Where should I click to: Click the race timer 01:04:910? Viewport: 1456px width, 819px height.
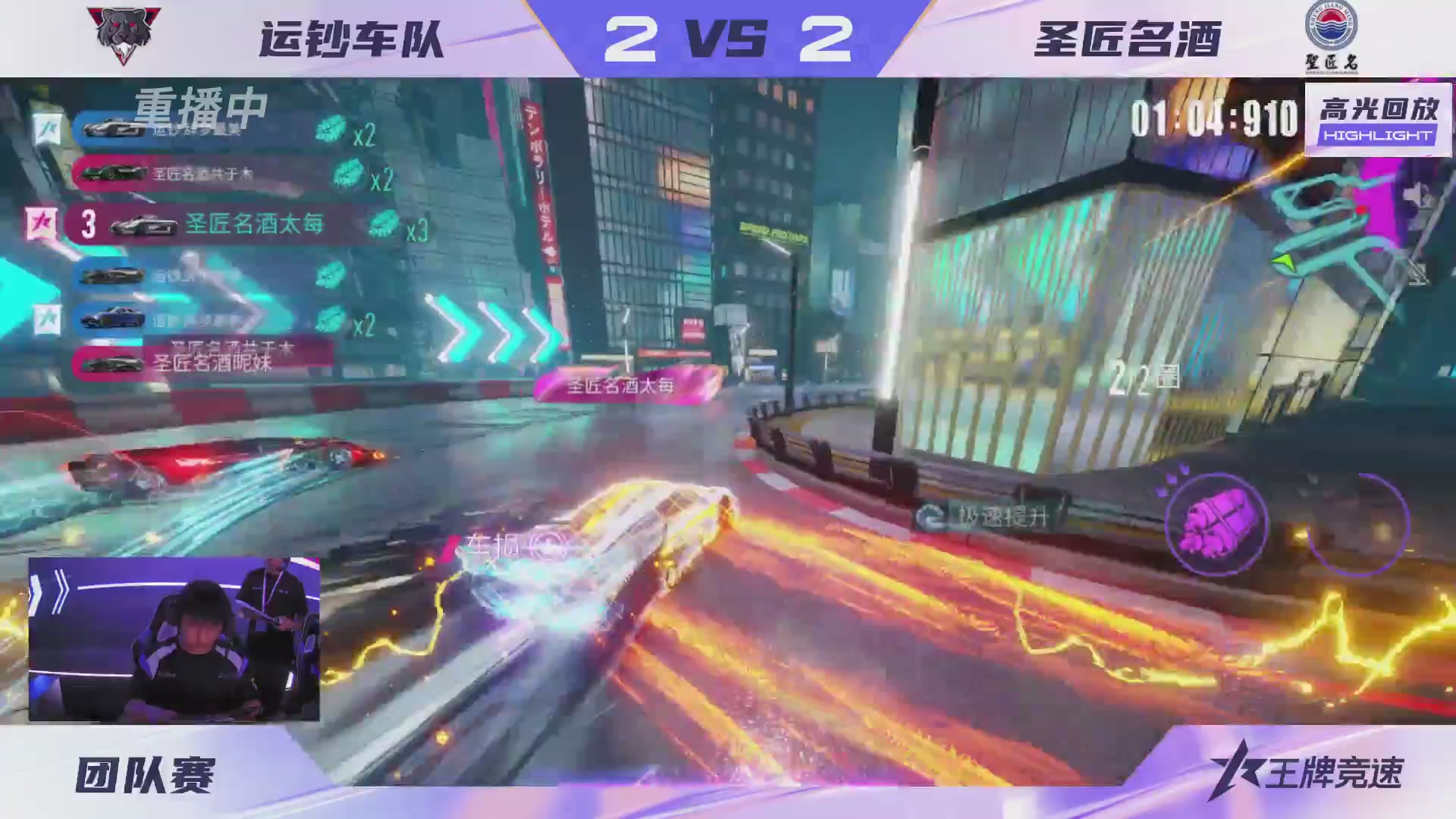pos(1213,111)
